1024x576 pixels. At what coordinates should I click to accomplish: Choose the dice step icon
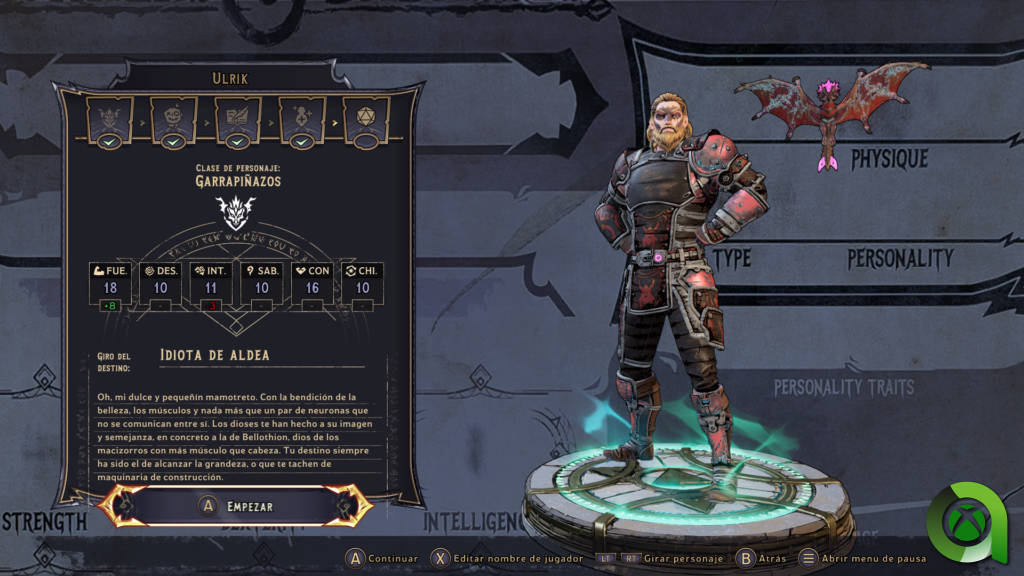pyautogui.click(x=366, y=118)
